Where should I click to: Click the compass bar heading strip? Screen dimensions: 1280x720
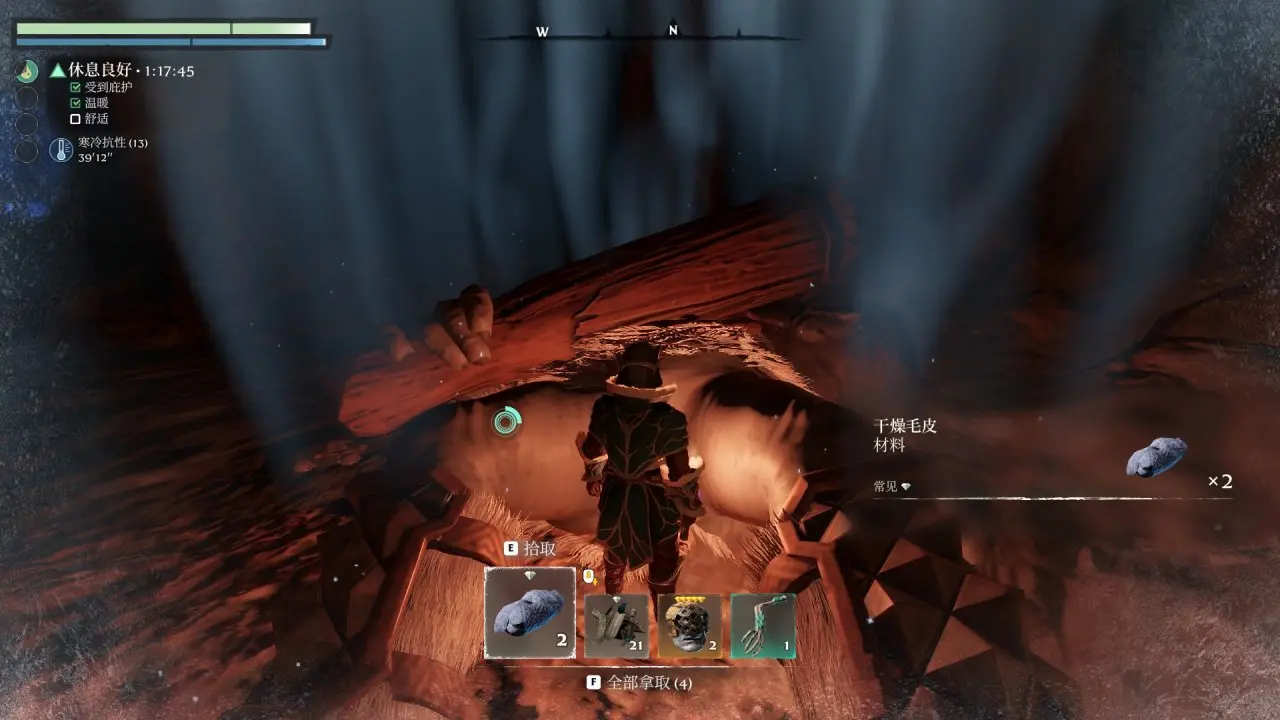coord(640,34)
